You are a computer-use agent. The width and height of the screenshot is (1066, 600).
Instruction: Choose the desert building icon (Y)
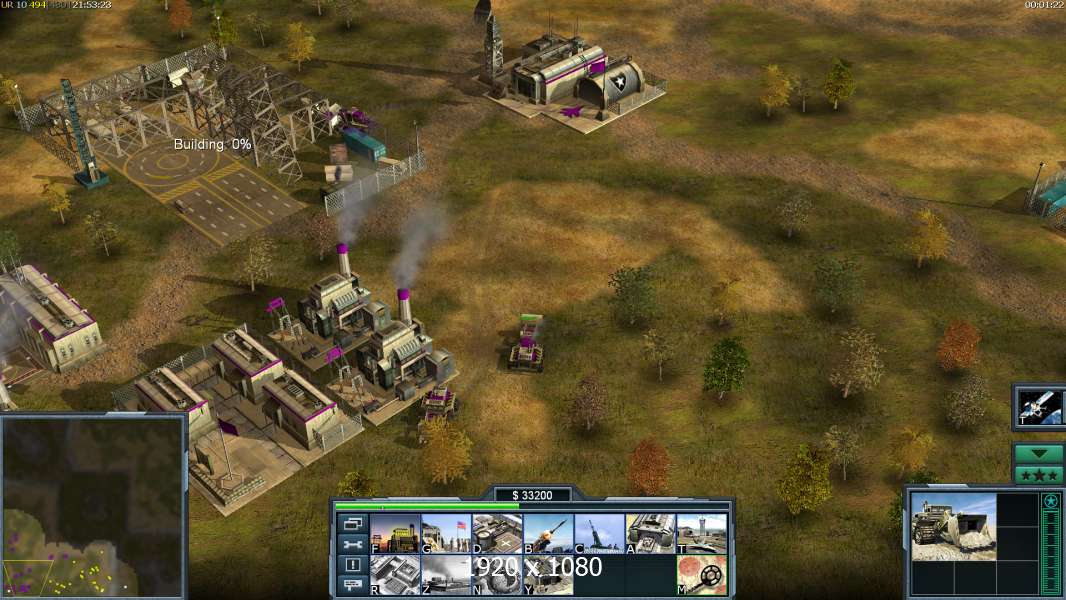[548, 575]
